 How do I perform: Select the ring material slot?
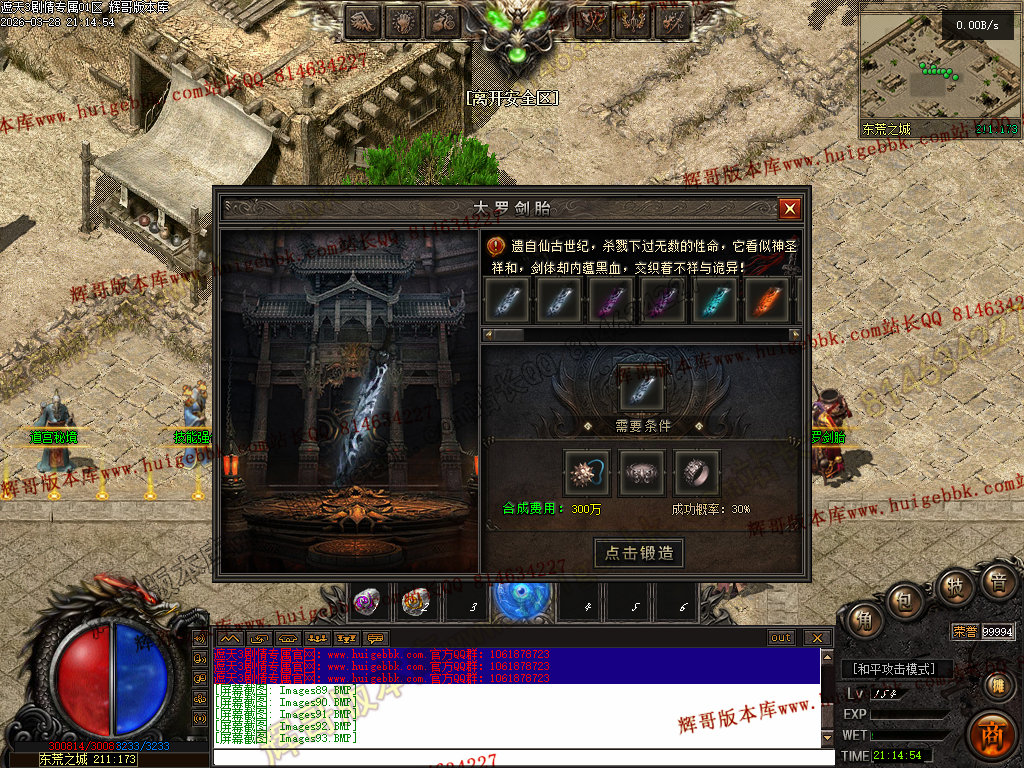pos(696,472)
